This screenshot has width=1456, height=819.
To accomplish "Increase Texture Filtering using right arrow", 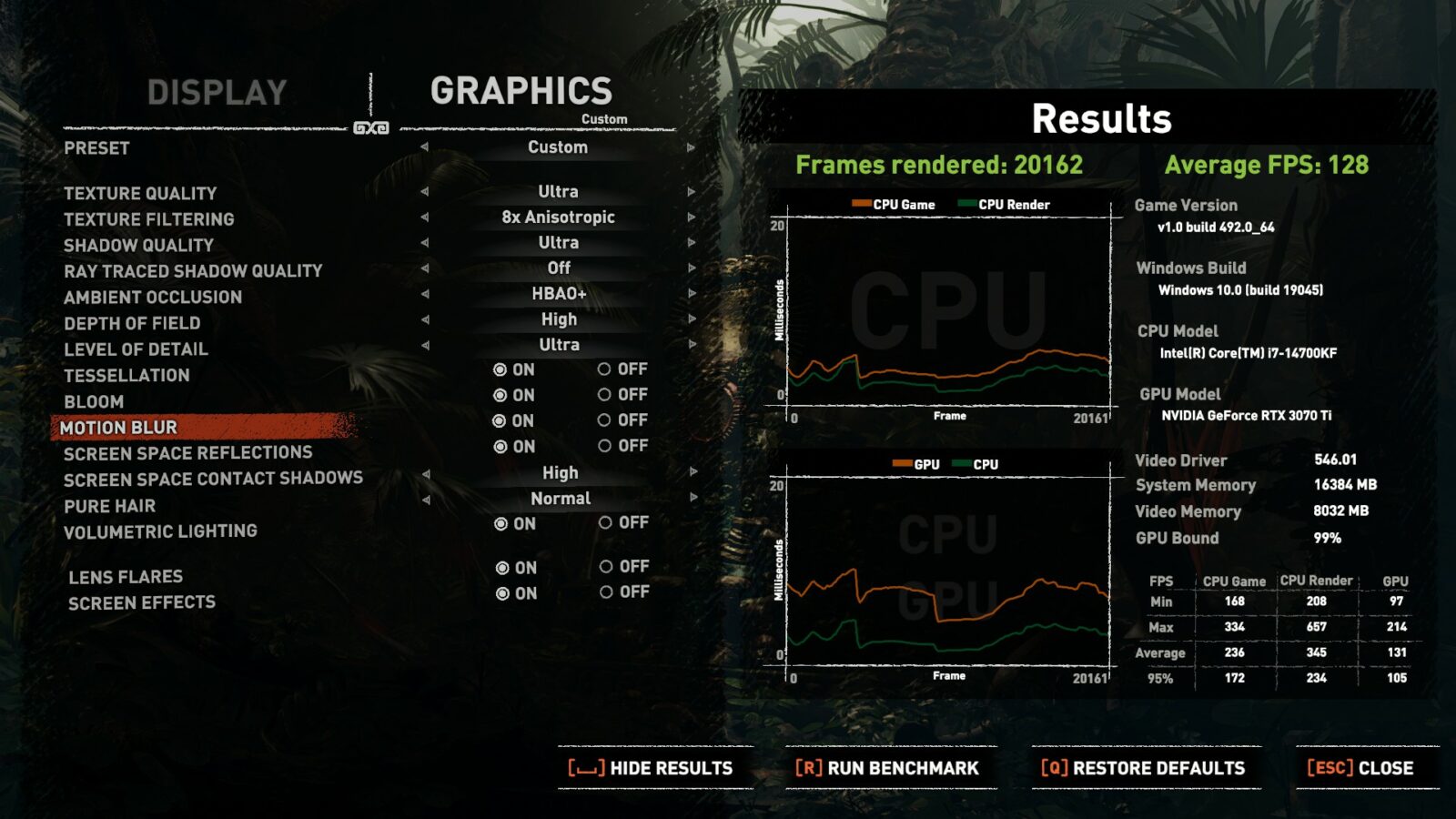I will pyautogui.click(x=692, y=217).
